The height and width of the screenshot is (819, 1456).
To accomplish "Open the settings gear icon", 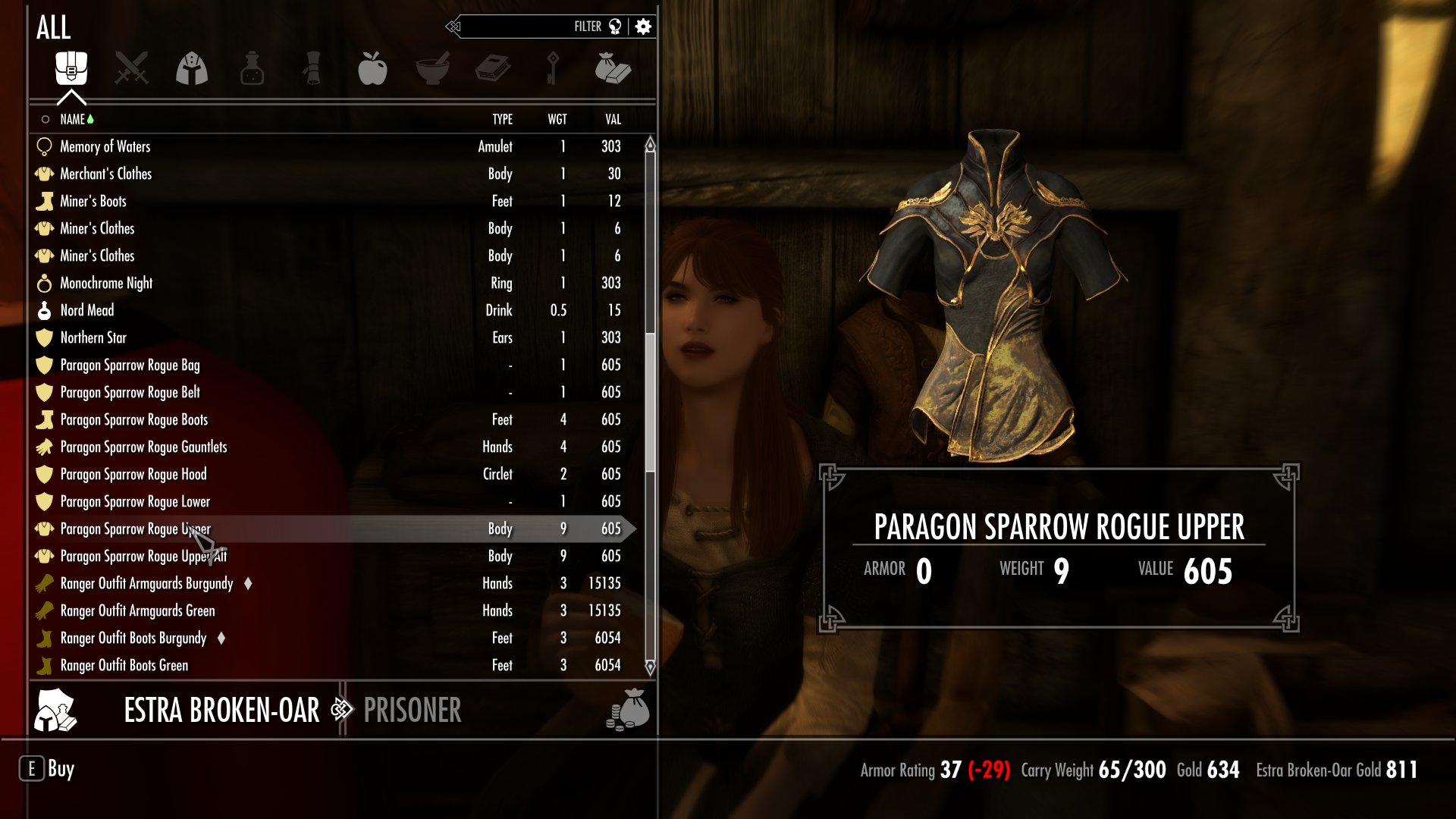I will tap(642, 25).
